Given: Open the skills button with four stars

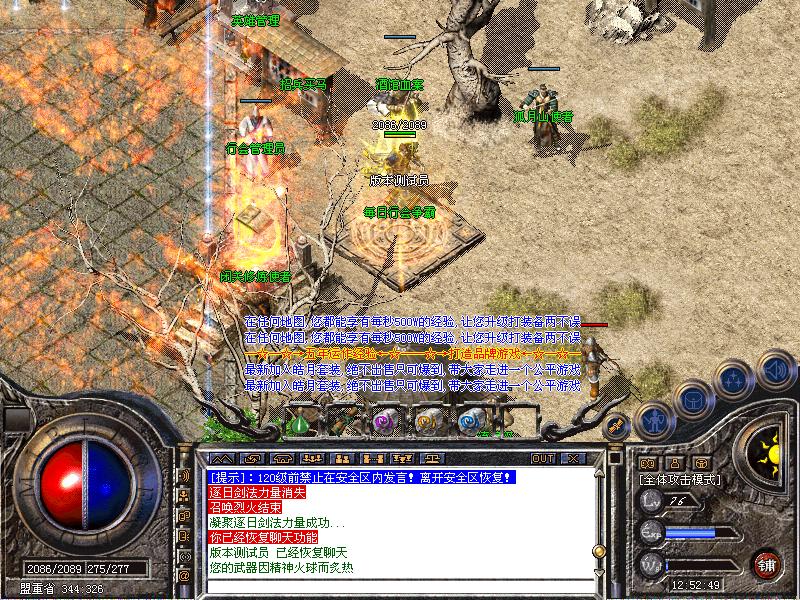Looking at the screenshot, I should (x=734, y=380).
